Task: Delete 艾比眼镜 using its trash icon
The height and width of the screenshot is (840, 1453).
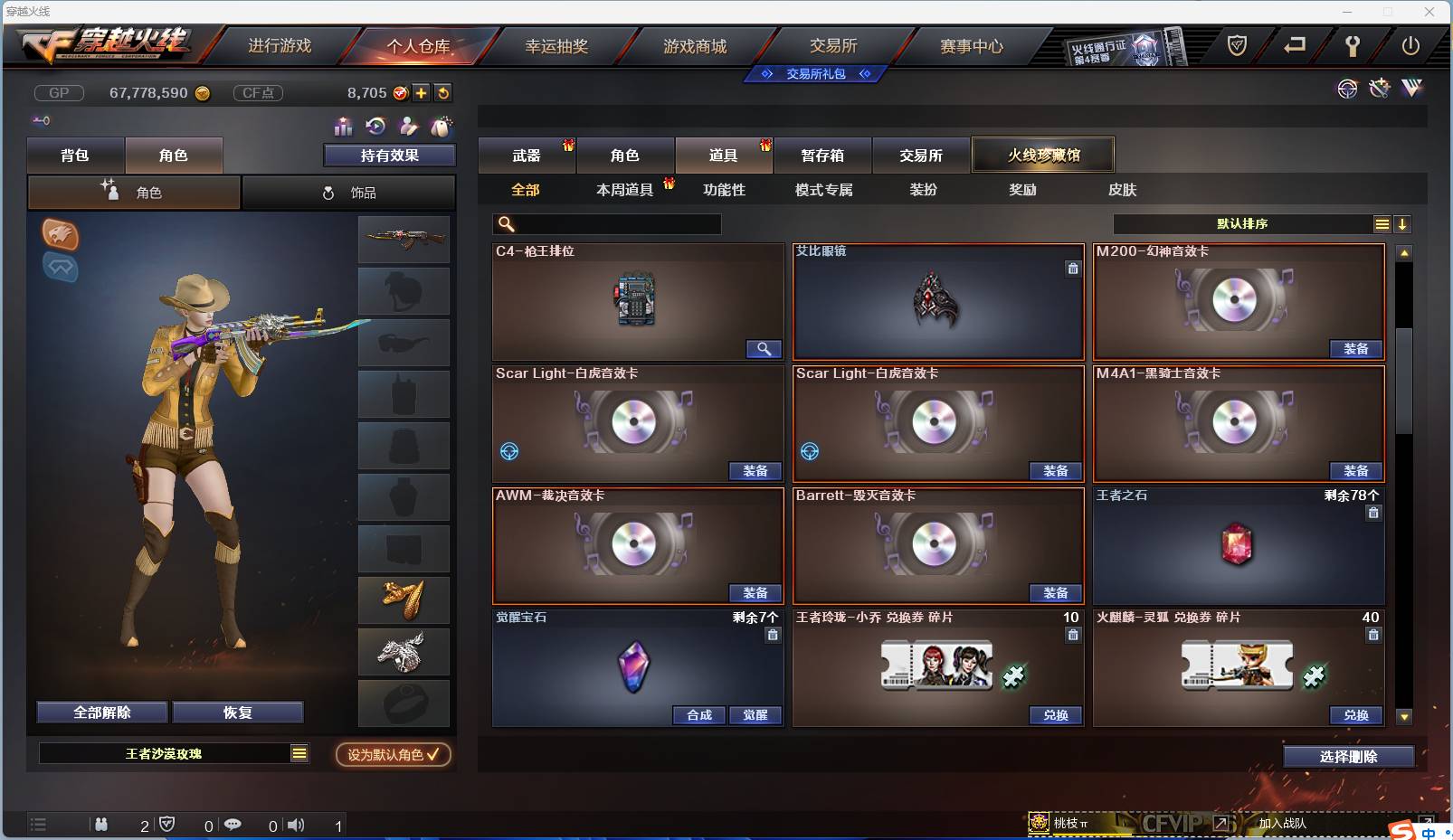Action: click(1074, 269)
